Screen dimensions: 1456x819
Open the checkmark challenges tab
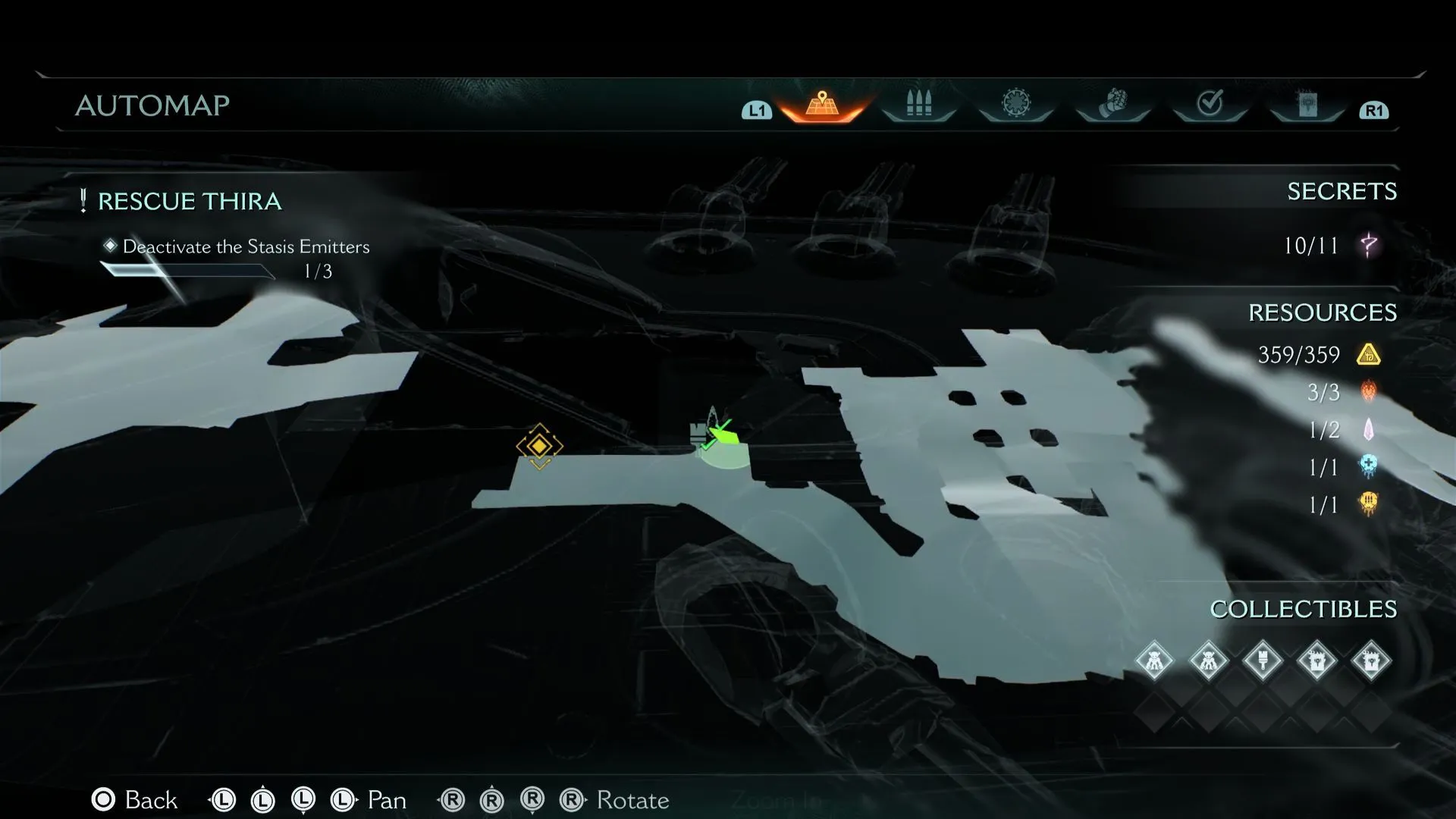click(x=1210, y=104)
